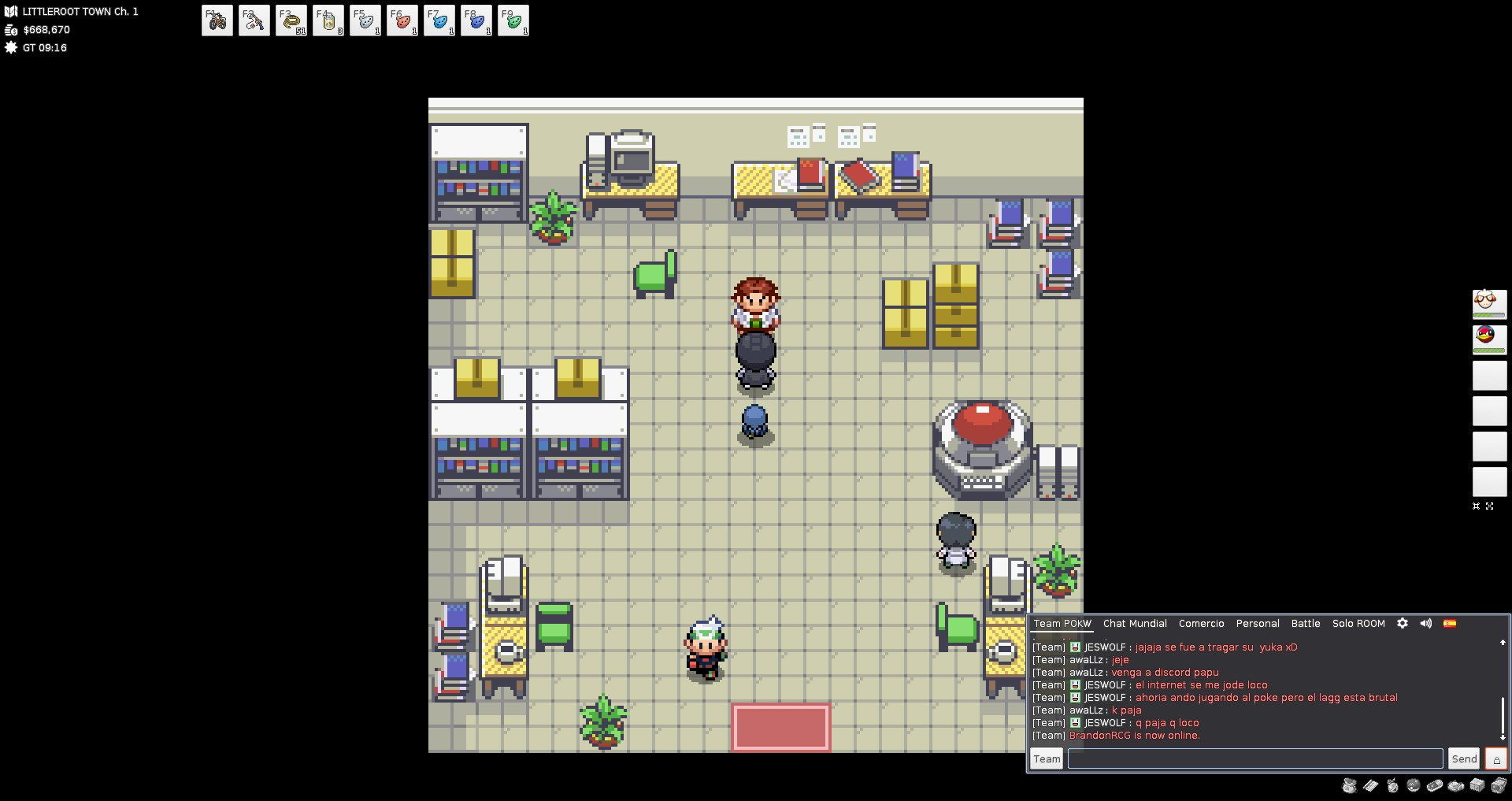Open the Solo ROOM chat tab
The image size is (1512, 801).
1358,623
